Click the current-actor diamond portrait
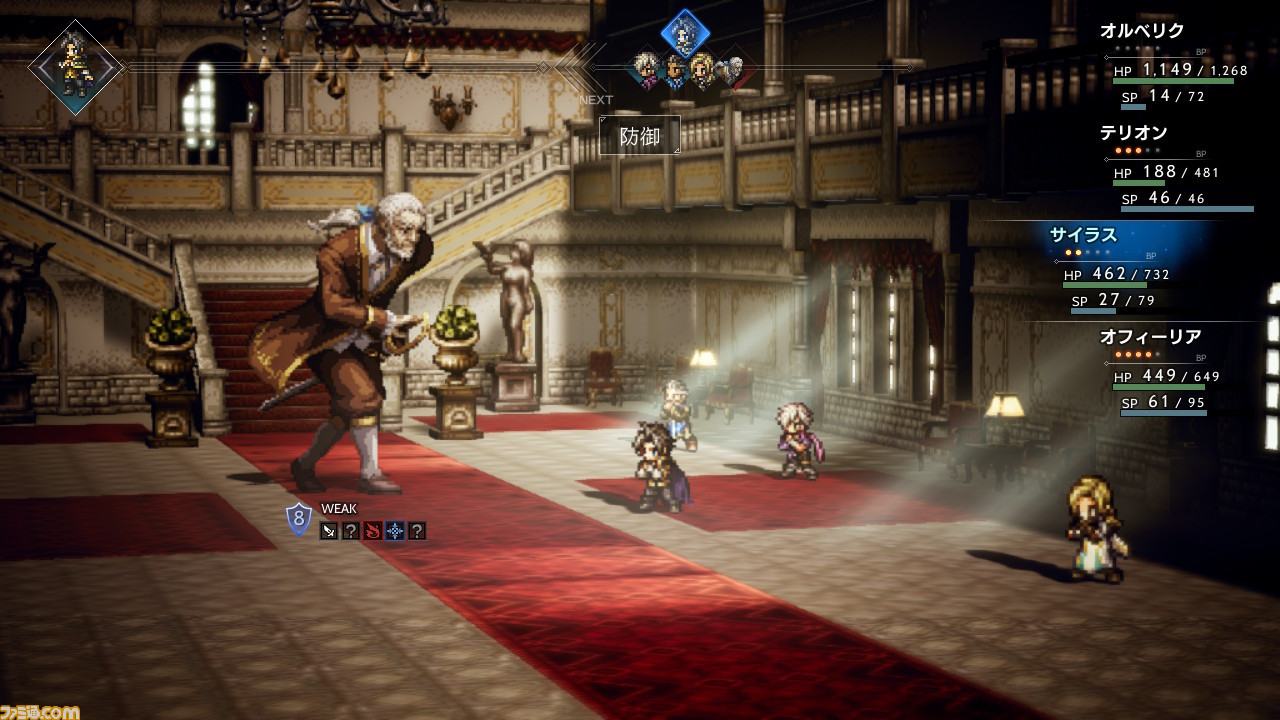 [x=75, y=66]
